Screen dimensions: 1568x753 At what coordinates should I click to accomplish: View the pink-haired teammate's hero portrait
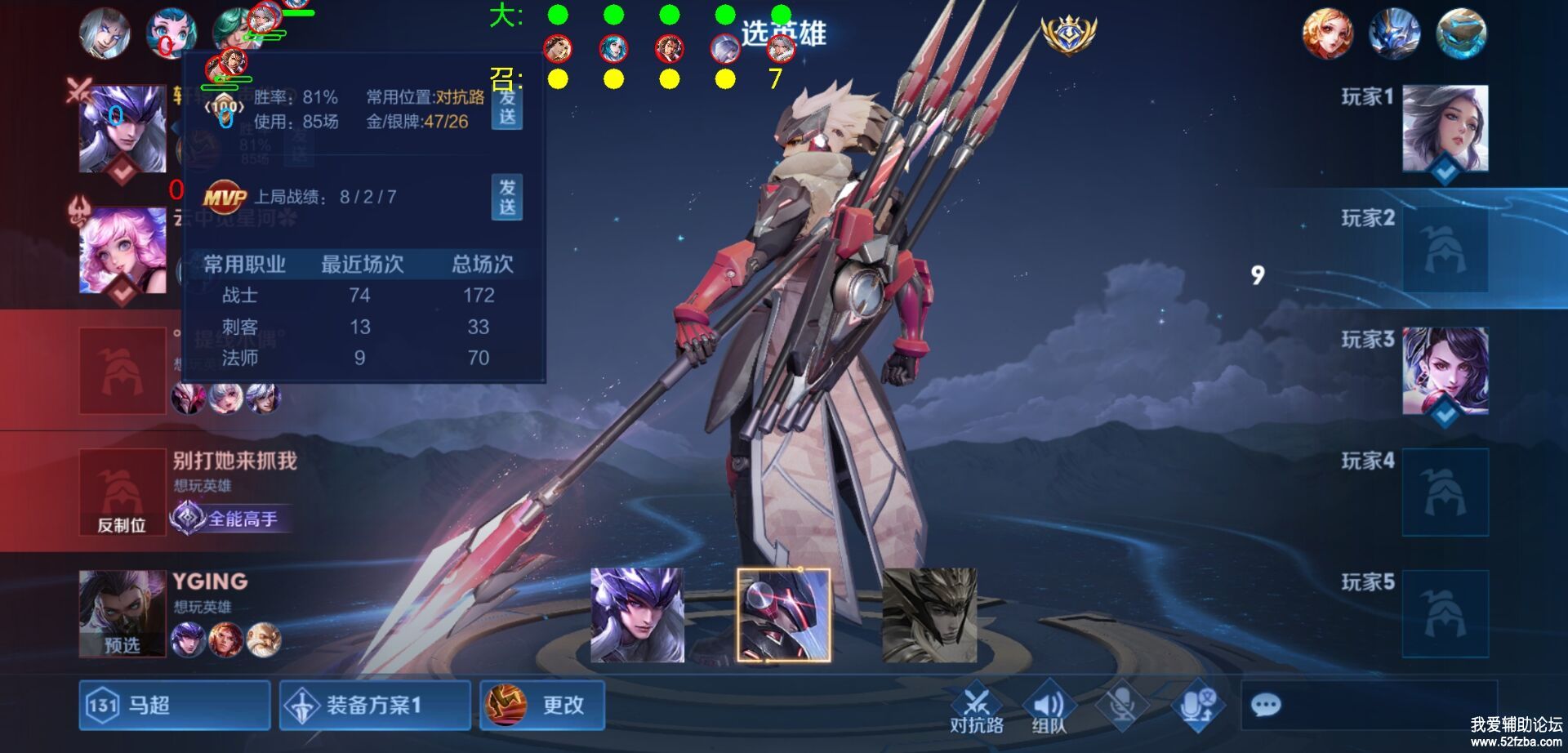click(122, 250)
